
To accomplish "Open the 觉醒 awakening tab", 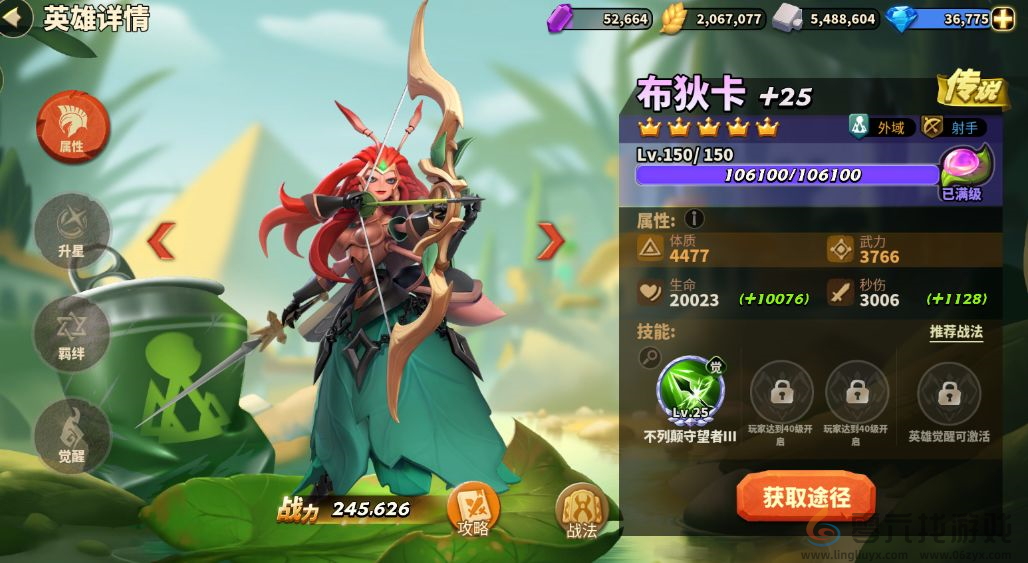I will [71, 433].
